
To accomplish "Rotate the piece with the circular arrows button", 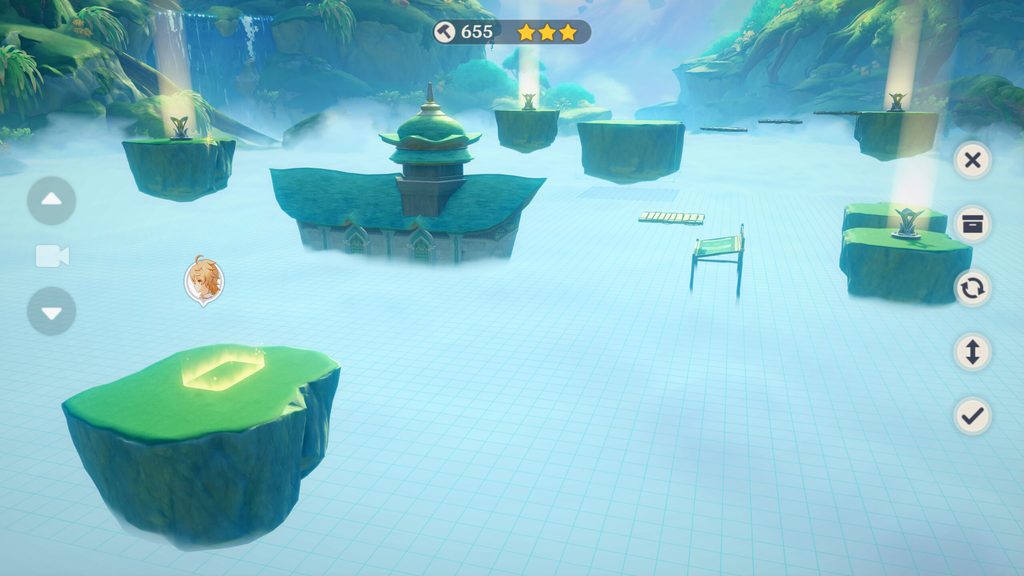I will [972, 288].
